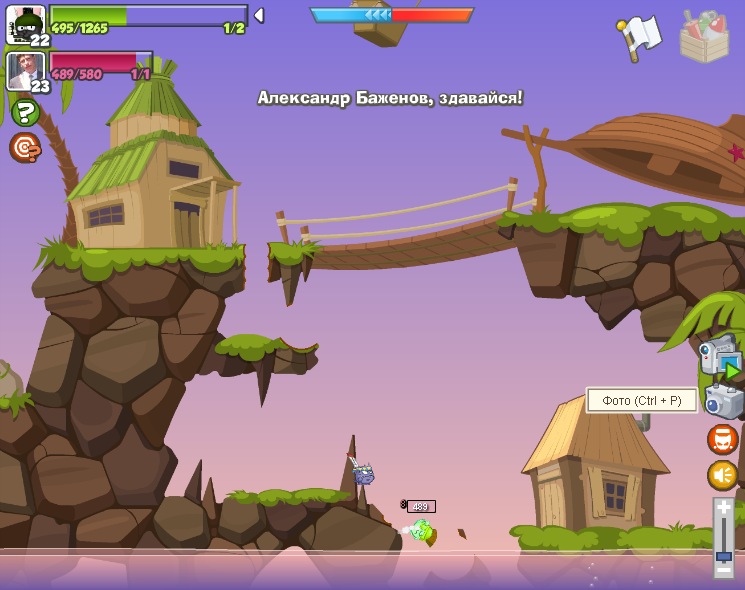Start video recording with the camcorder icon
The height and width of the screenshot is (590, 745).
click(x=720, y=357)
